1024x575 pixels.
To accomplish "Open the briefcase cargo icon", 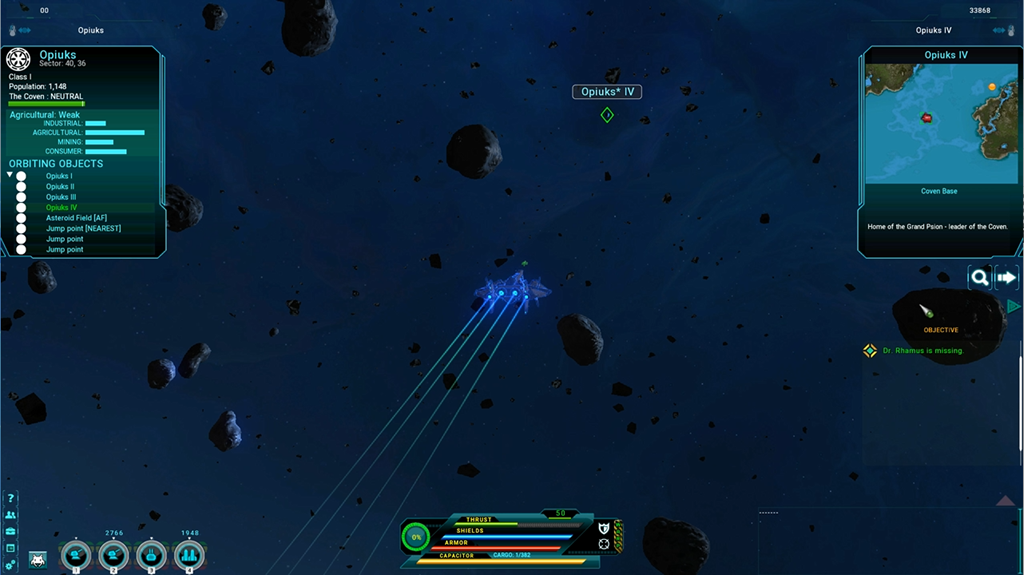I will coord(11,531).
